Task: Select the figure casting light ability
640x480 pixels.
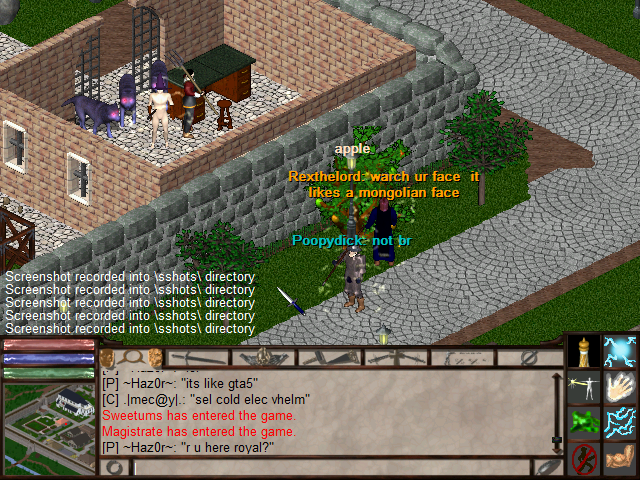Action: (584, 387)
